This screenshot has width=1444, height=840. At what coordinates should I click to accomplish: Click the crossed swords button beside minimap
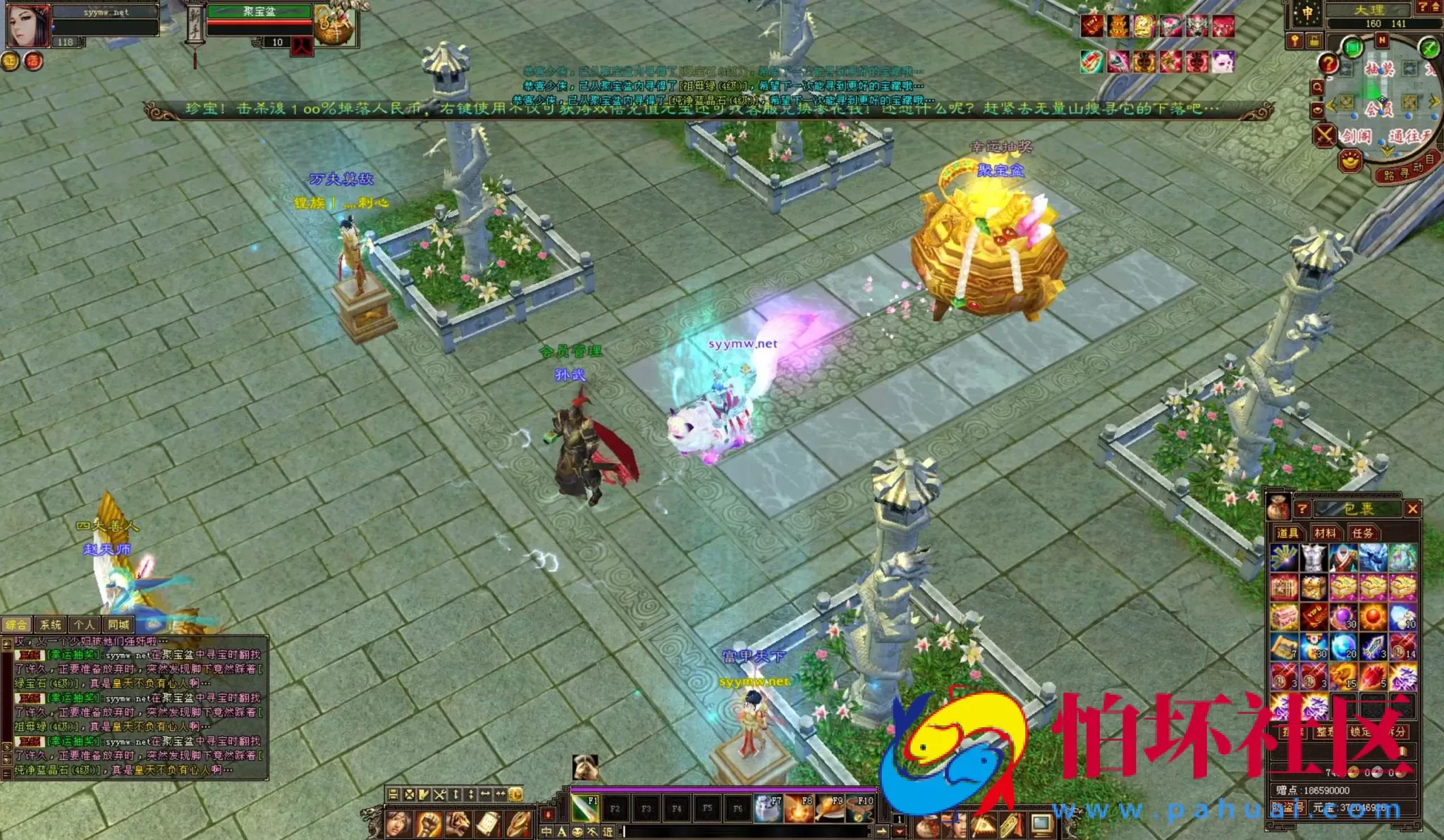point(1324,135)
